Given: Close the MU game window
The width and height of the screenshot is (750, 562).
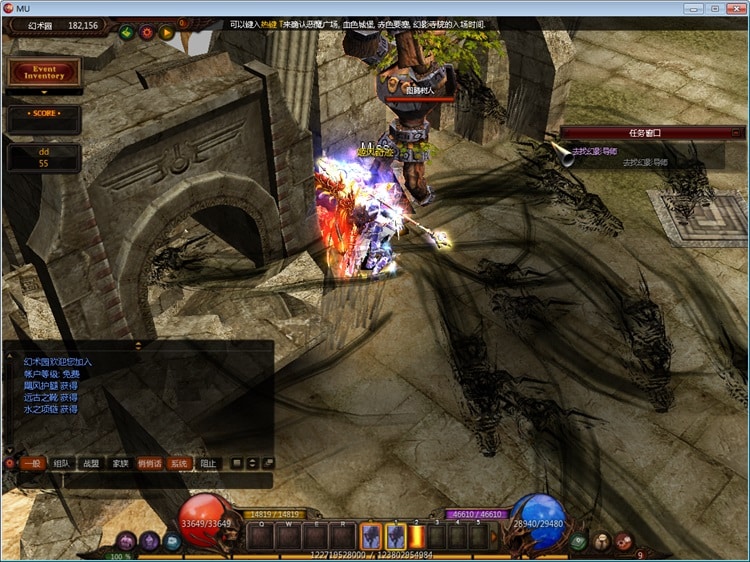Looking at the screenshot, I should pyautogui.click(x=736, y=8).
